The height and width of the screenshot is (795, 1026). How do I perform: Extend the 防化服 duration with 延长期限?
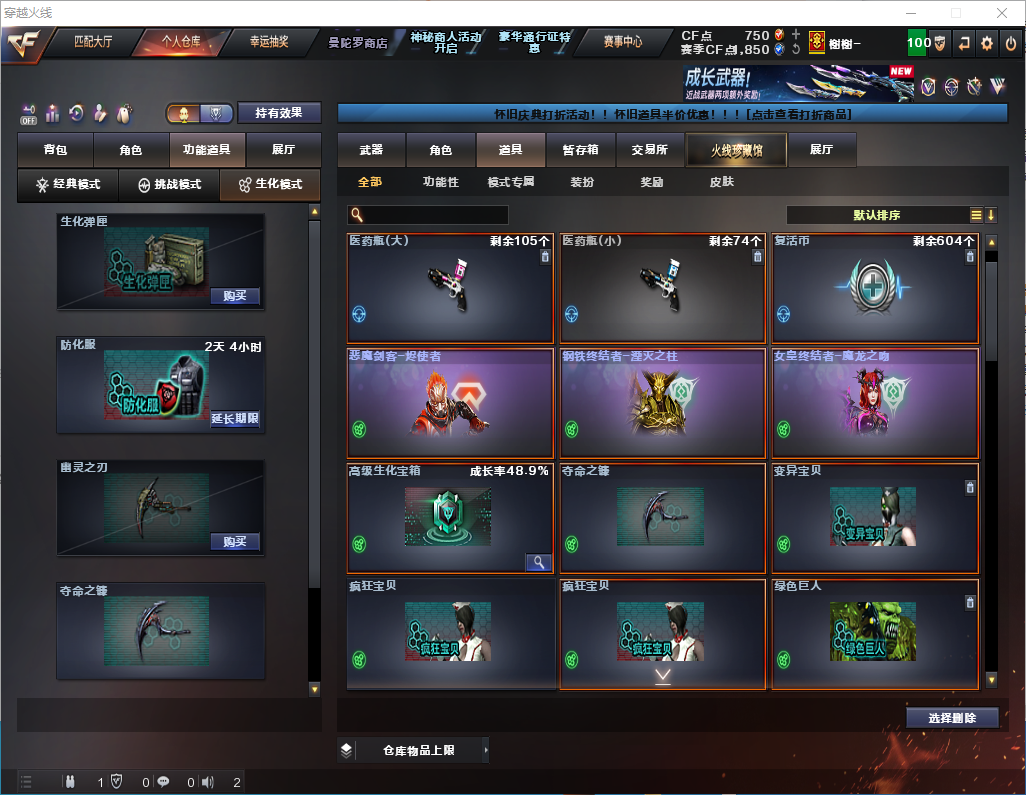point(235,419)
